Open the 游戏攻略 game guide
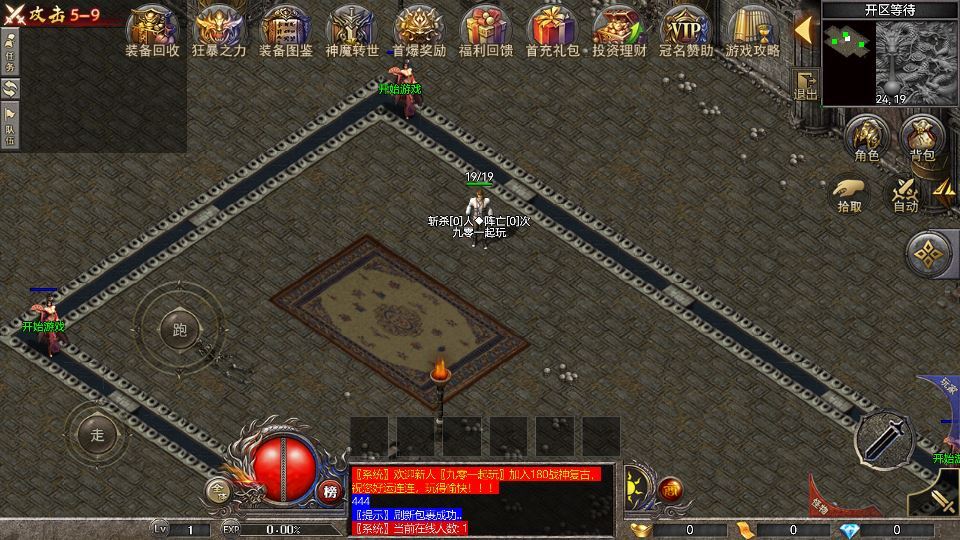Screen dimensions: 960x540 click(752, 30)
